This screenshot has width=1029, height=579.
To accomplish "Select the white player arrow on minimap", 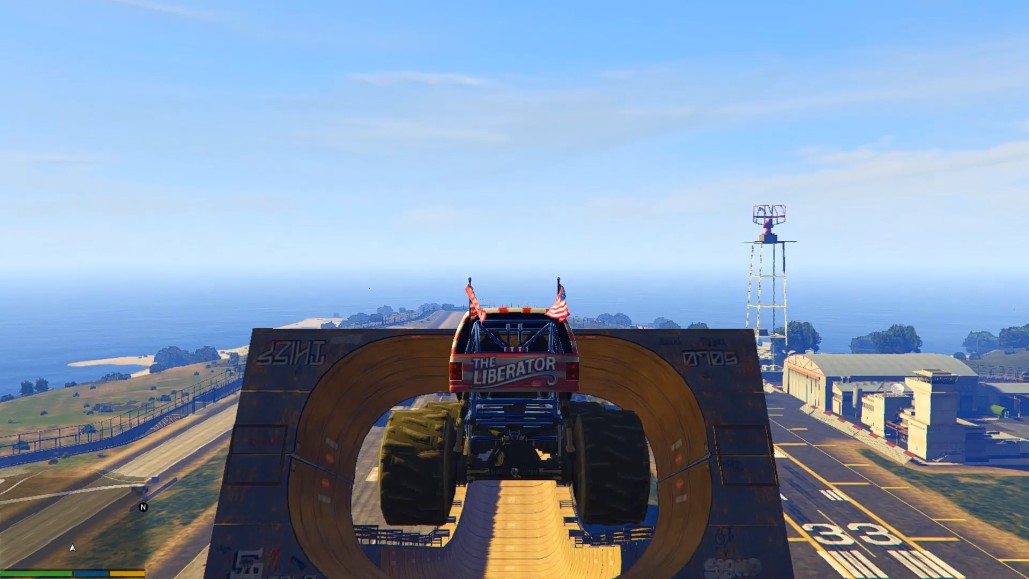I will (x=72, y=548).
